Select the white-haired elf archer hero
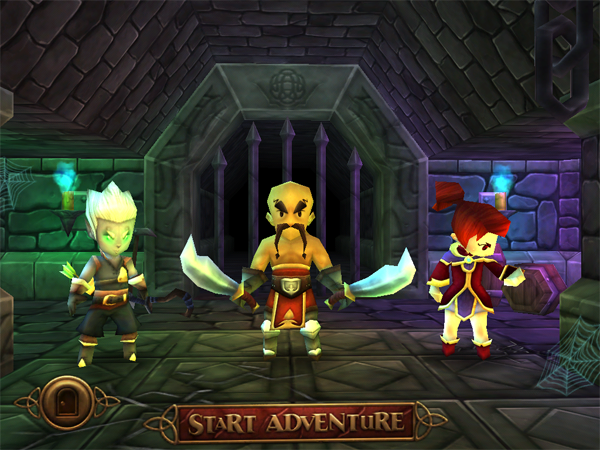Image resolution: width=600 pixels, height=450 pixels. 107,270
